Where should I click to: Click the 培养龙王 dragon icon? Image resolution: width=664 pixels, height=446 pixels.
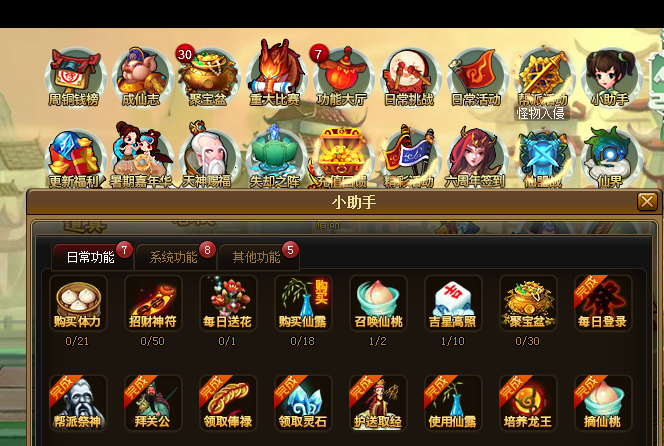(x=528, y=403)
